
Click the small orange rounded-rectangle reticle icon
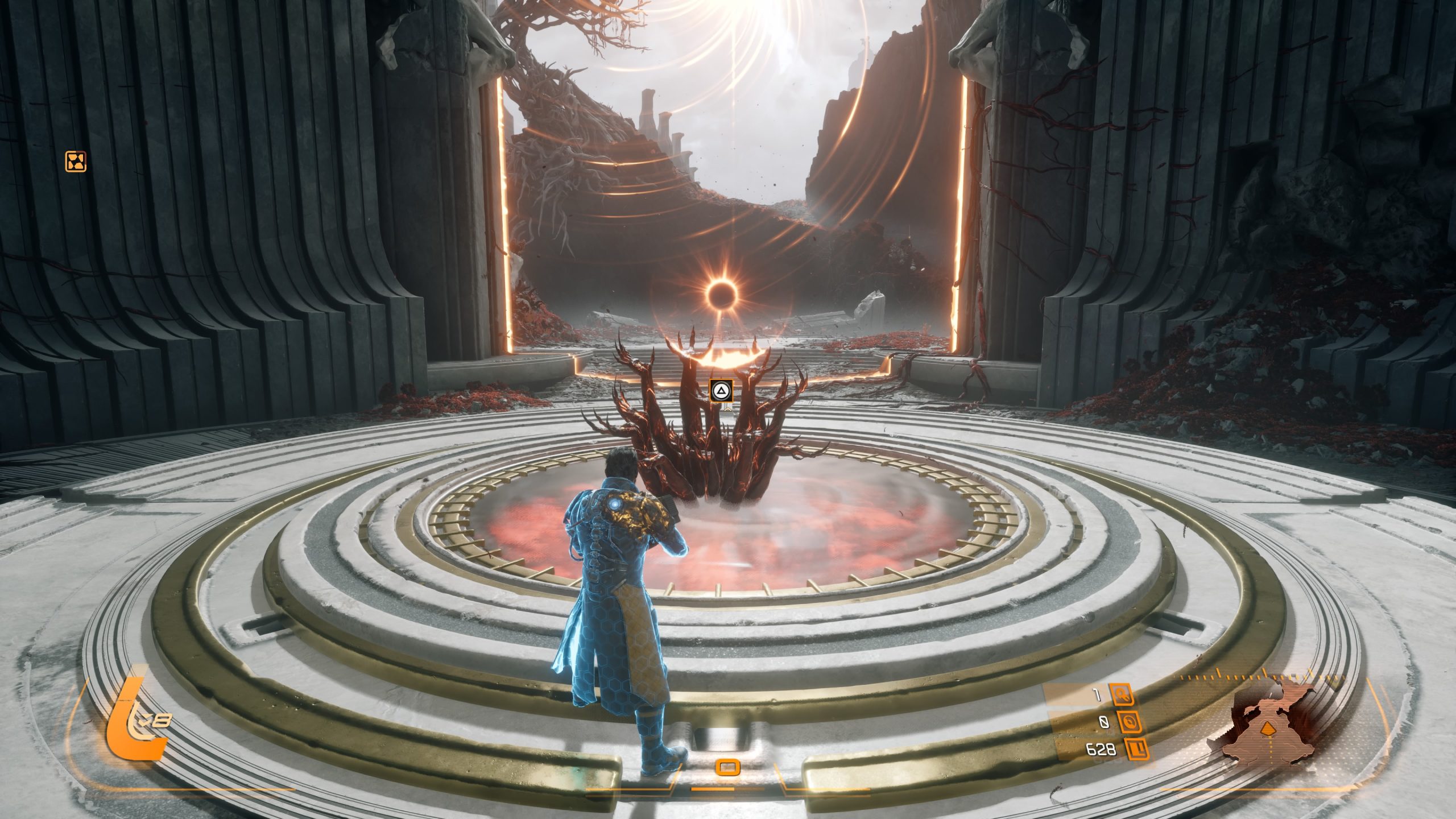(727, 768)
